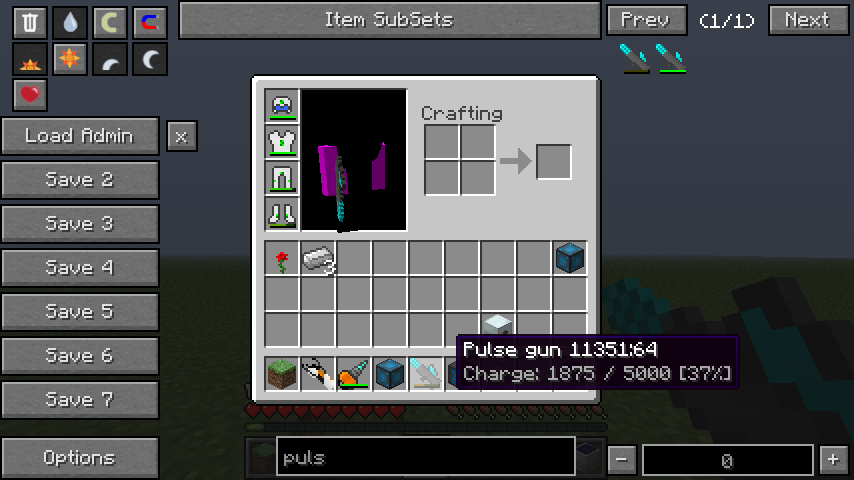Set time to noon with the sun icon
The height and width of the screenshot is (480, 854).
pyautogui.click(x=69, y=60)
